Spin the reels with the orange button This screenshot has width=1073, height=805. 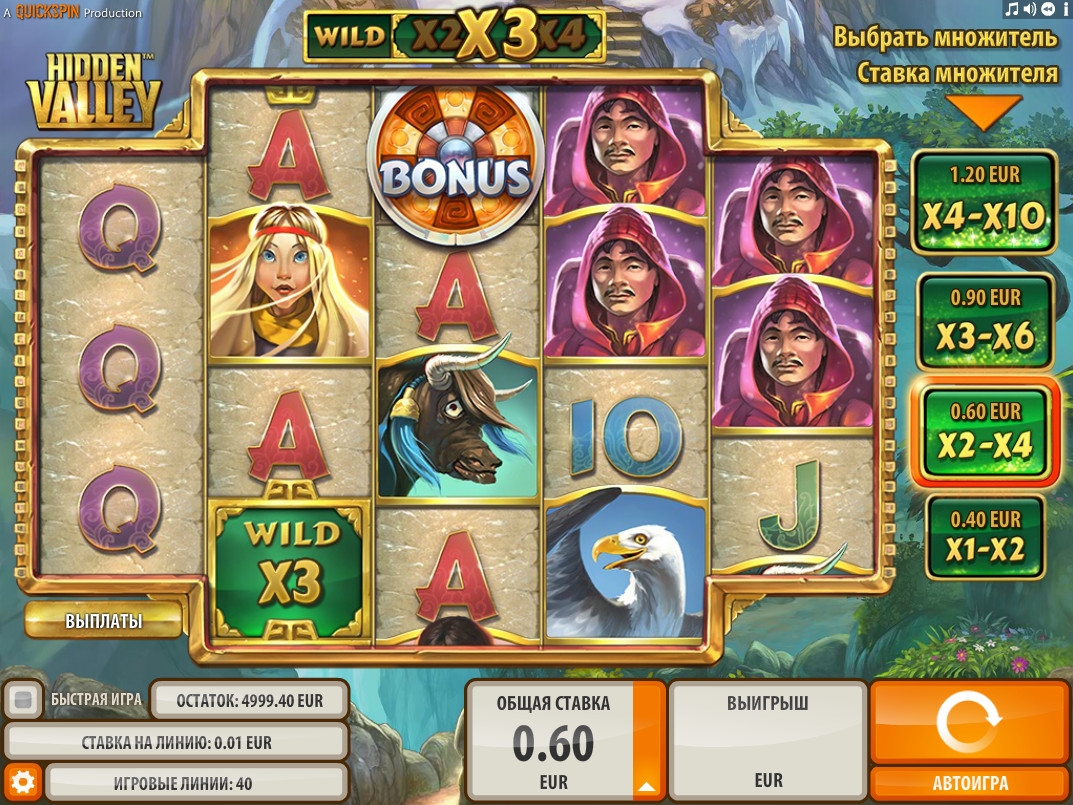(968, 723)
